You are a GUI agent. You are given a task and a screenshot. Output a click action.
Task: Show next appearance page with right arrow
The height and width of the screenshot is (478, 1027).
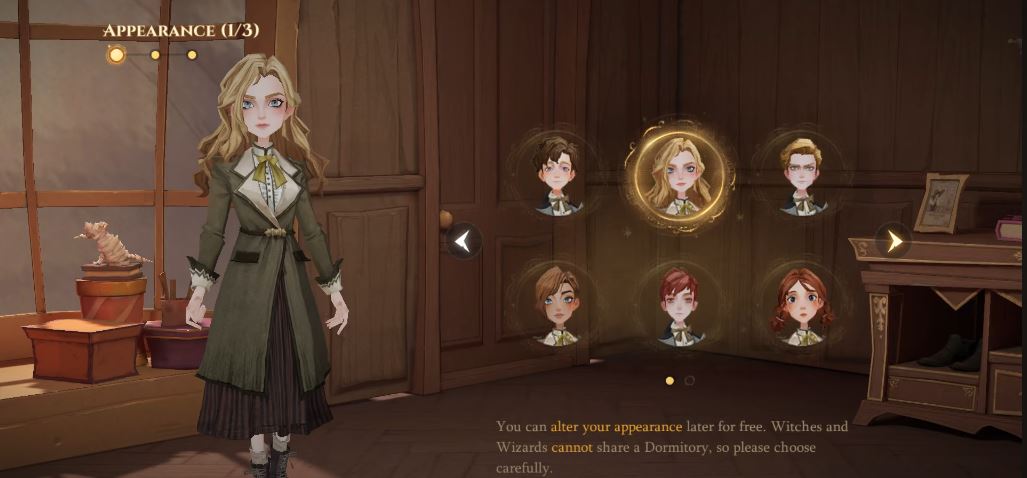[894, 241]
